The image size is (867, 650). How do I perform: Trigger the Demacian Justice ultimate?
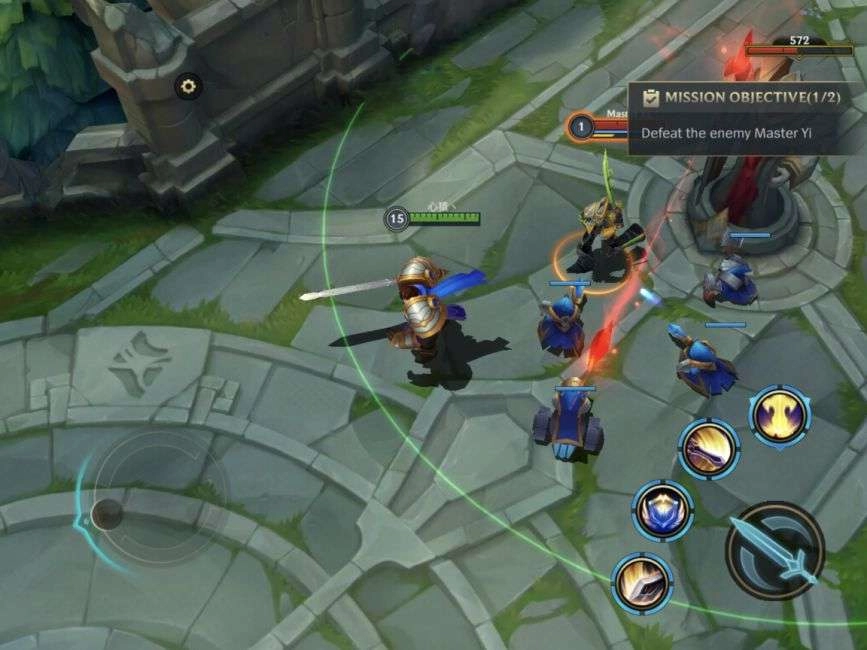tap(780, 414)
